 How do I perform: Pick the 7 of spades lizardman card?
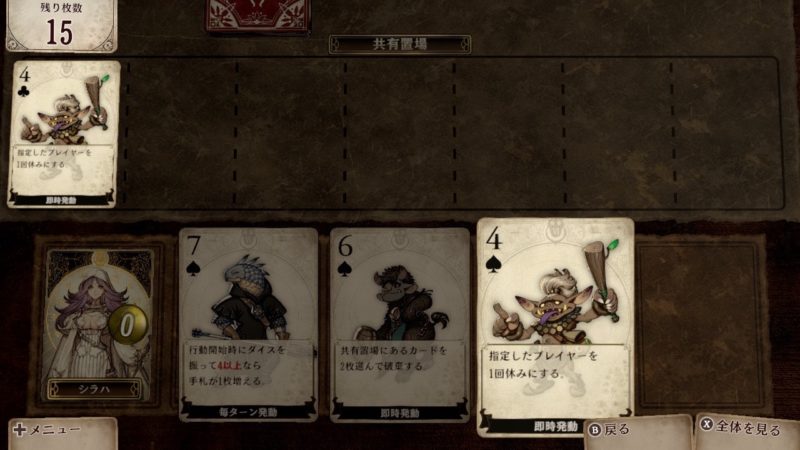(248, 325)
